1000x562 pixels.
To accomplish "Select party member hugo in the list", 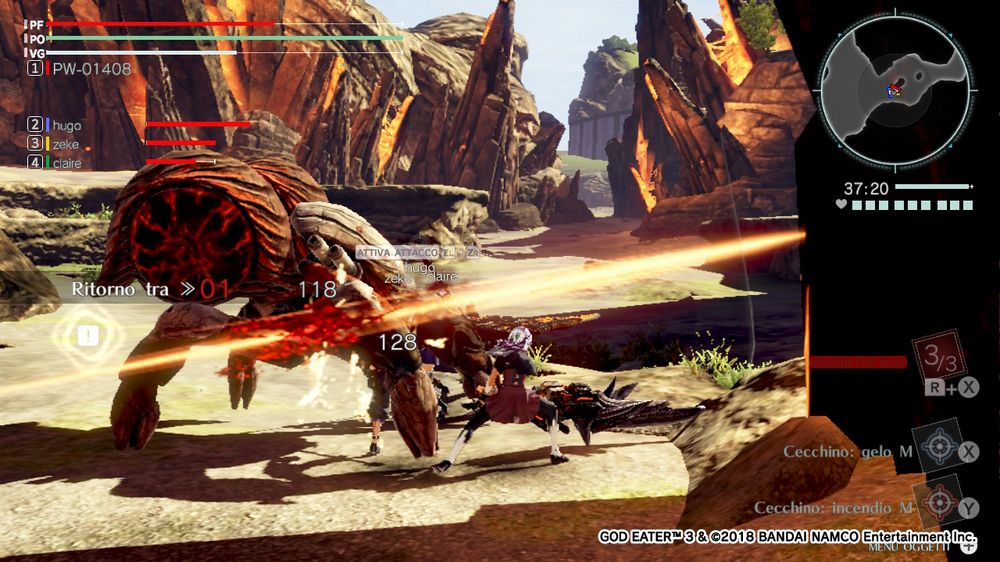I will pos(66,126).
